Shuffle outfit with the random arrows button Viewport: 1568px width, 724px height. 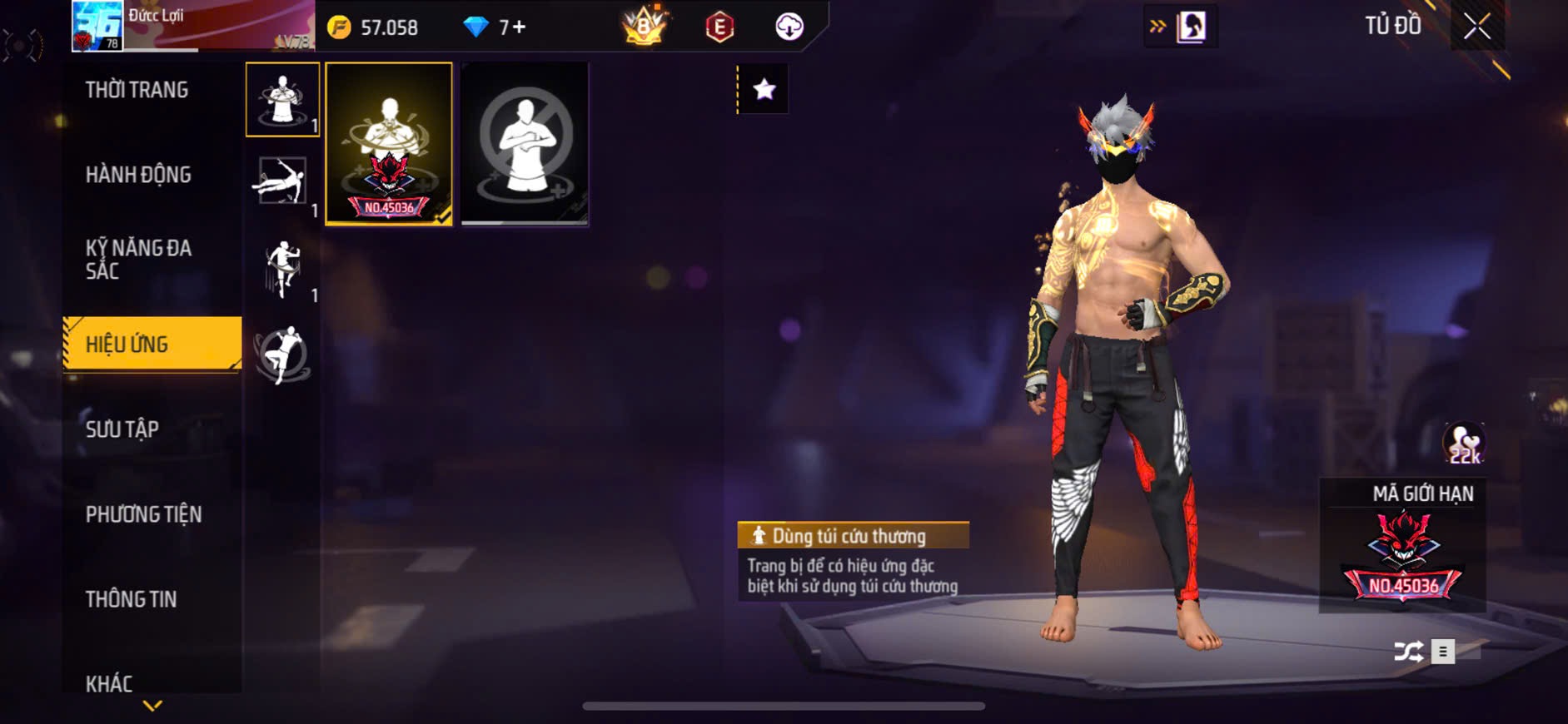(x=1408, y=651)
